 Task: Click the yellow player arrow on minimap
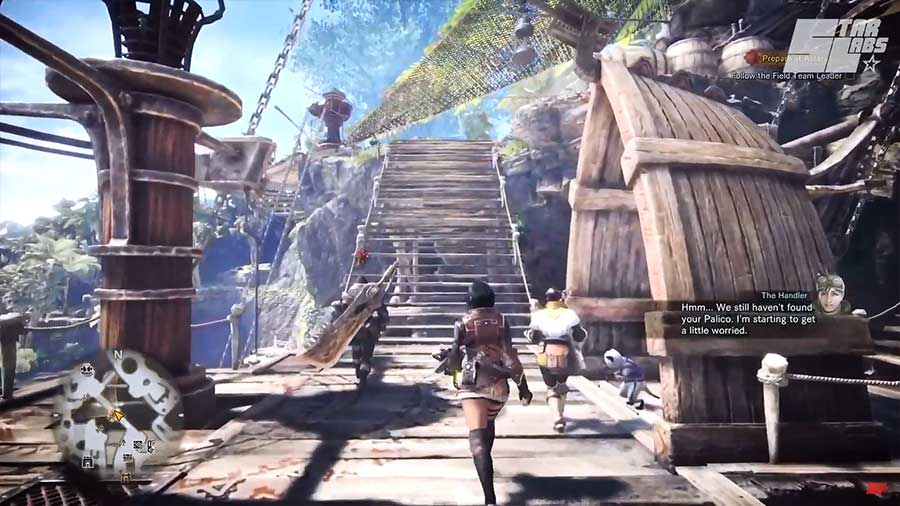118,413
